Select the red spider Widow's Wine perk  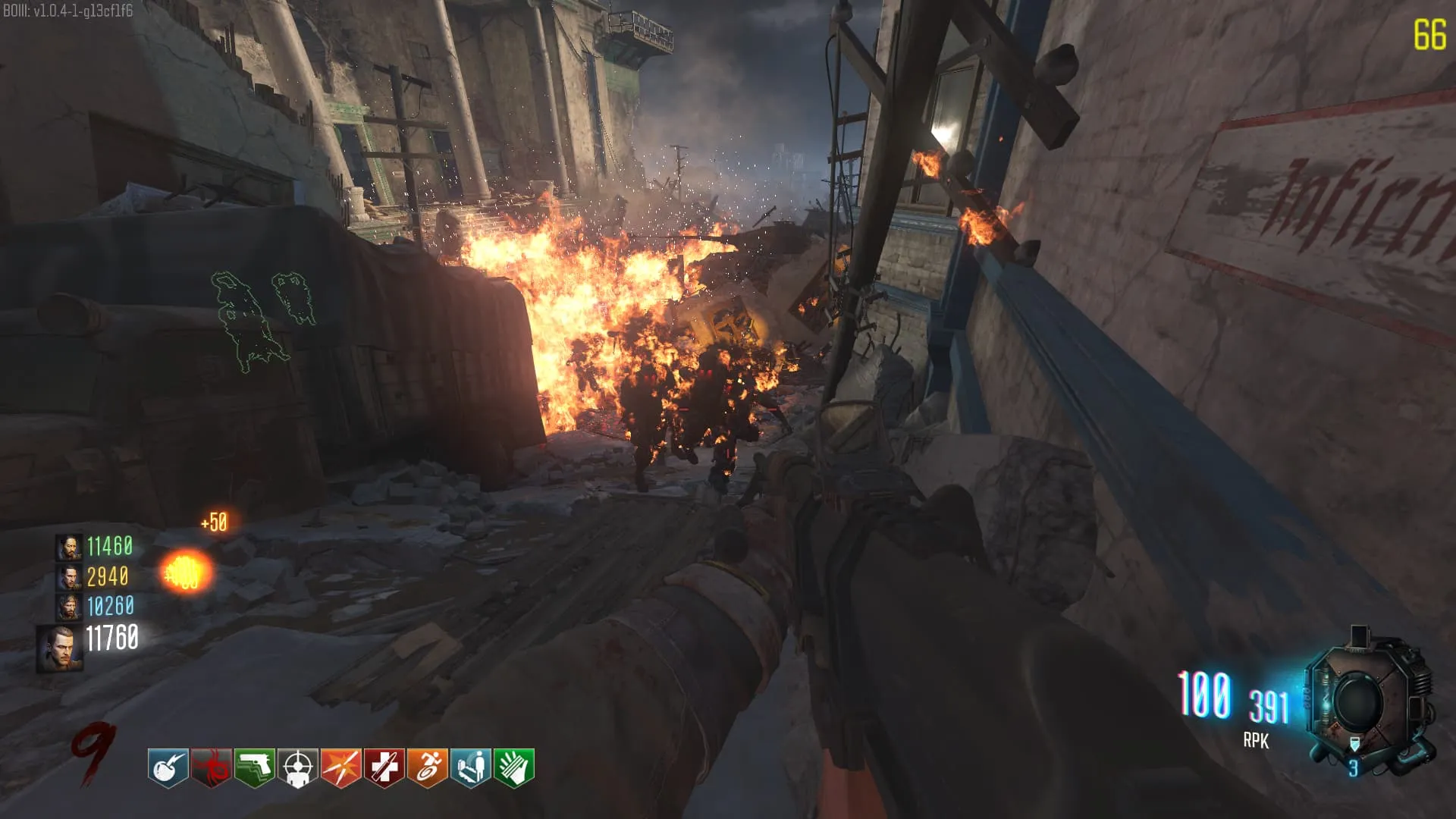coord(211,767)
